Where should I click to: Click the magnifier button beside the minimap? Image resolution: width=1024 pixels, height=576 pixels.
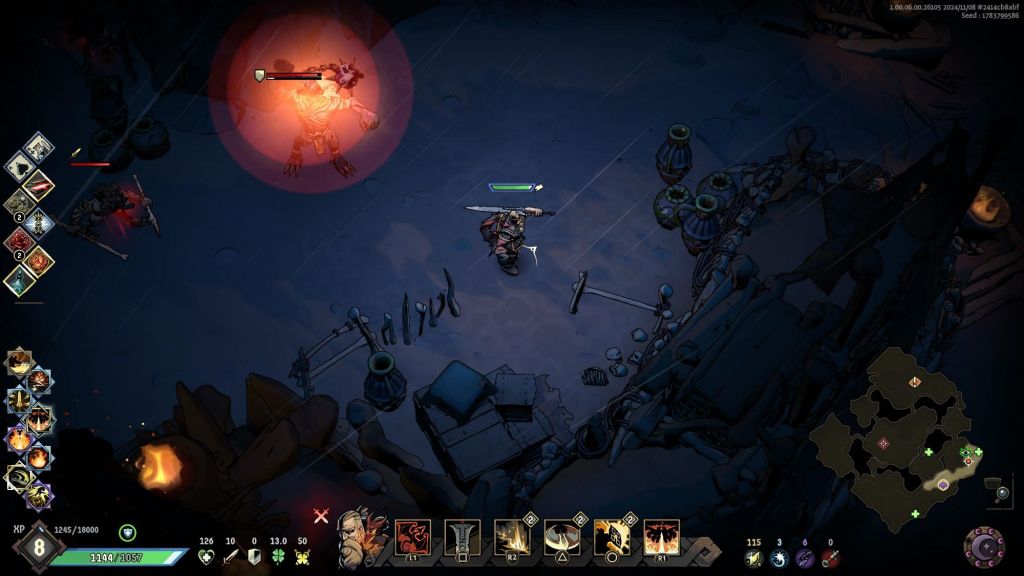[x=1002, y=493]
